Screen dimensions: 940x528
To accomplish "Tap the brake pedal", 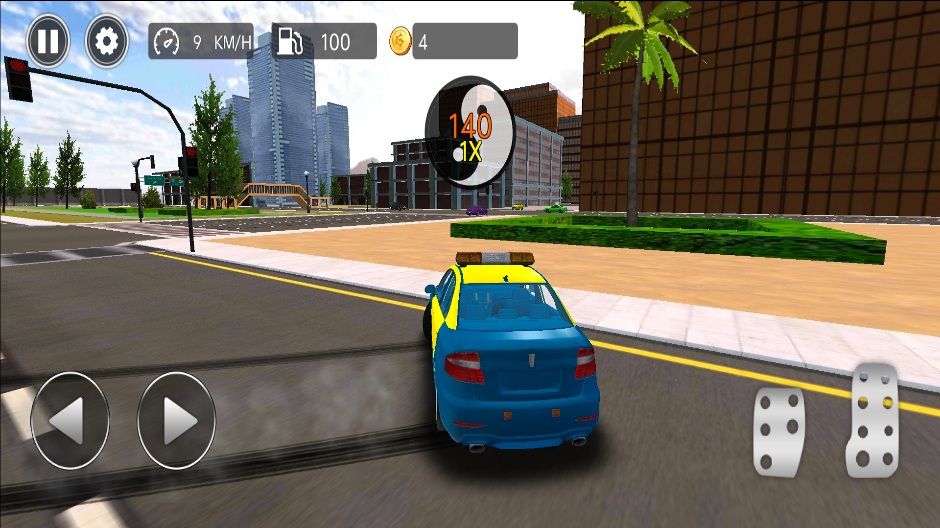I will (779, 431).
